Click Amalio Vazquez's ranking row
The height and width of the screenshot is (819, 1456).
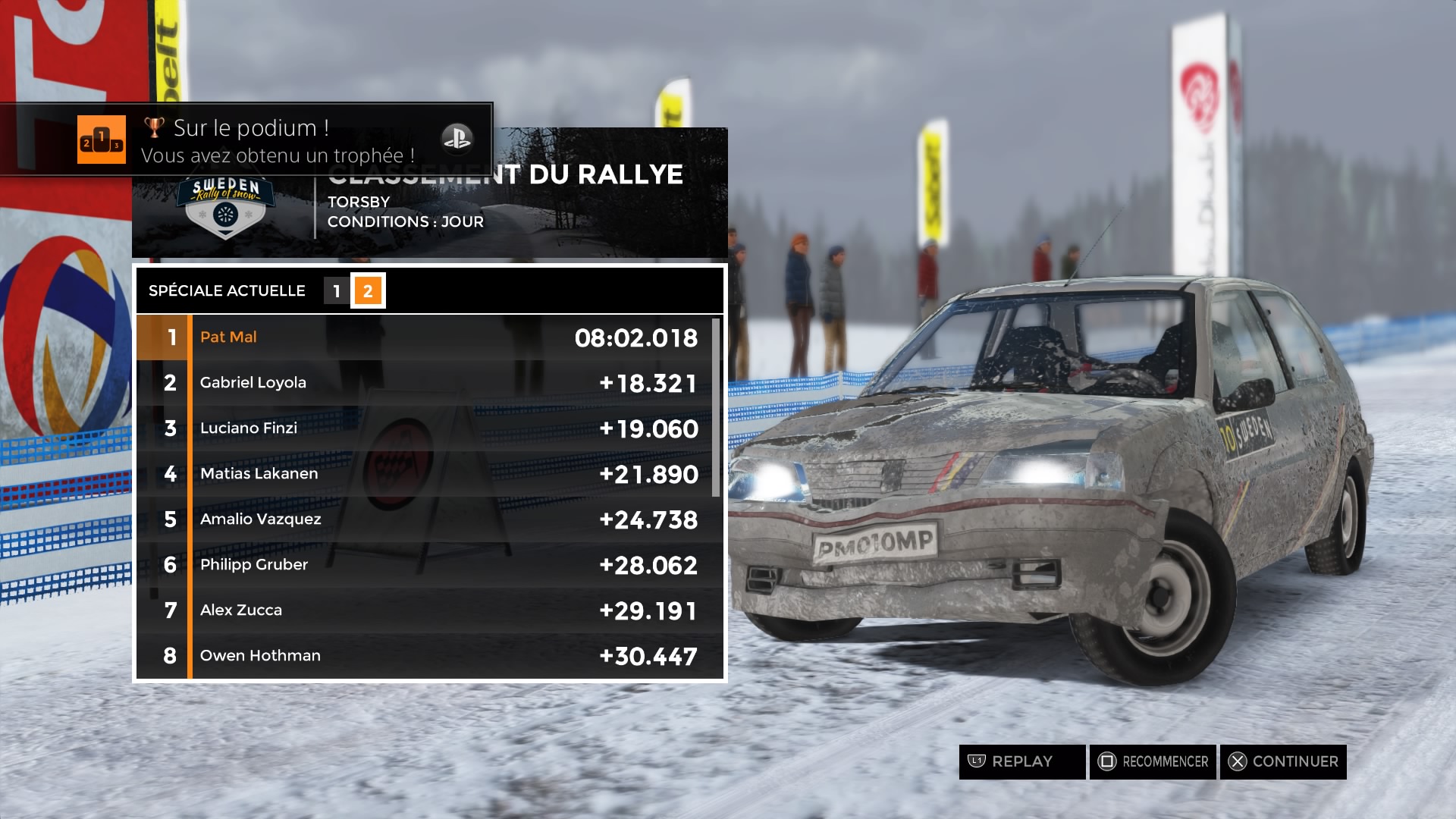pyautogui.click(x=425, y=519)
